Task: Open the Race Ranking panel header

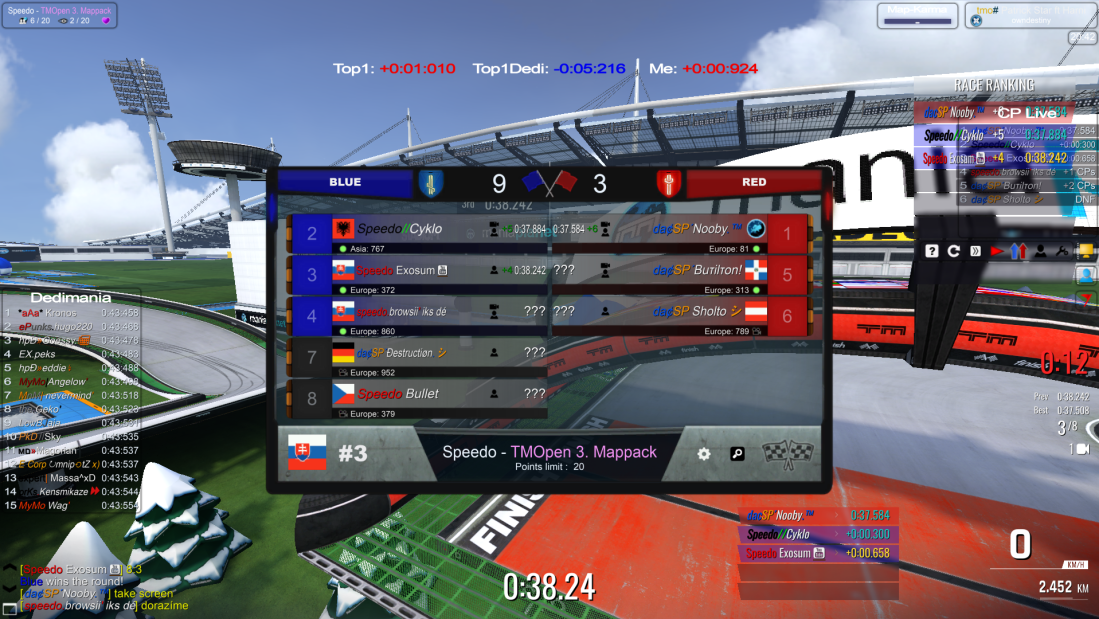Action: click(994, 85)
